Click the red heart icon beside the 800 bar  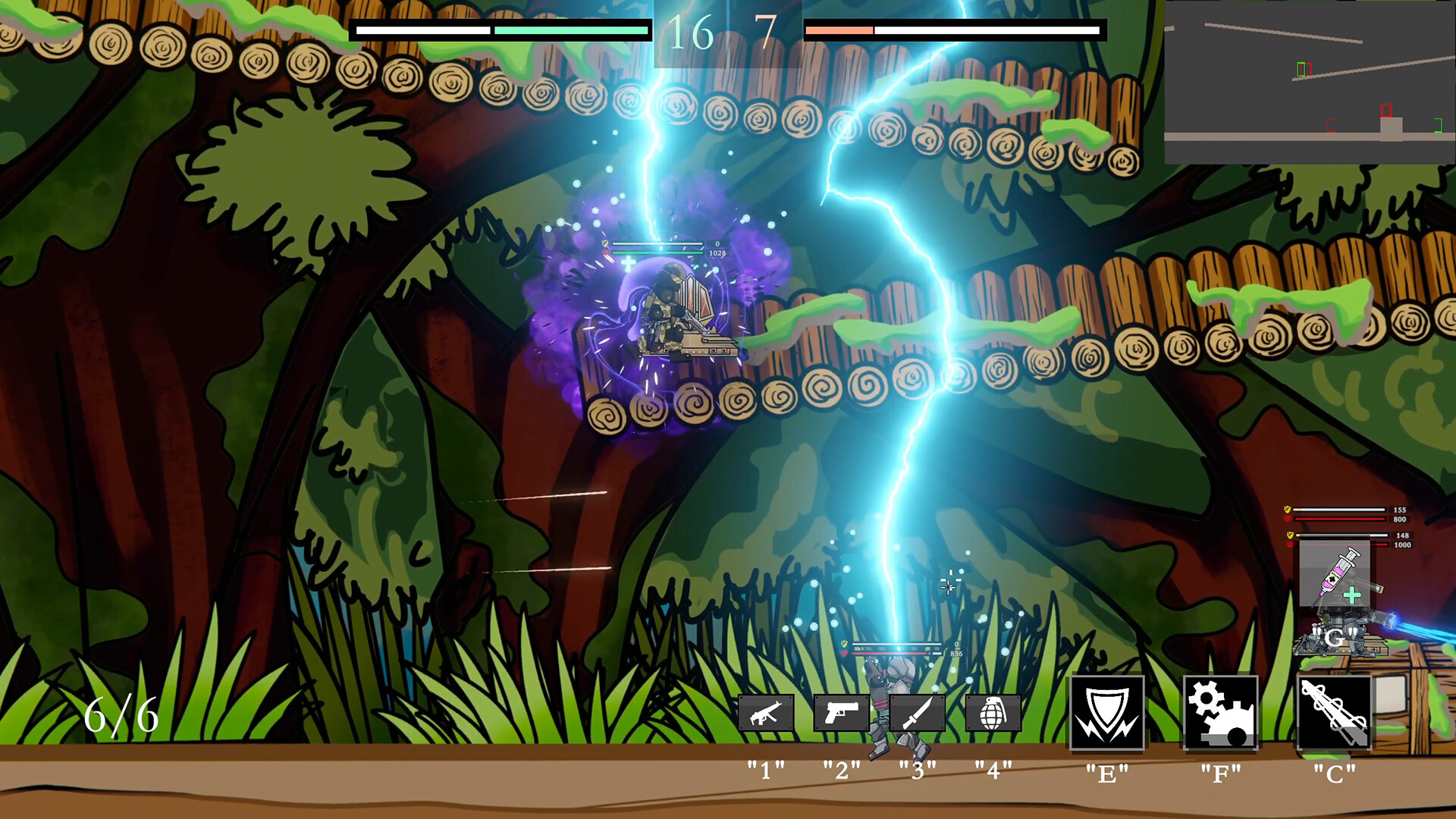pos(1288,519)
